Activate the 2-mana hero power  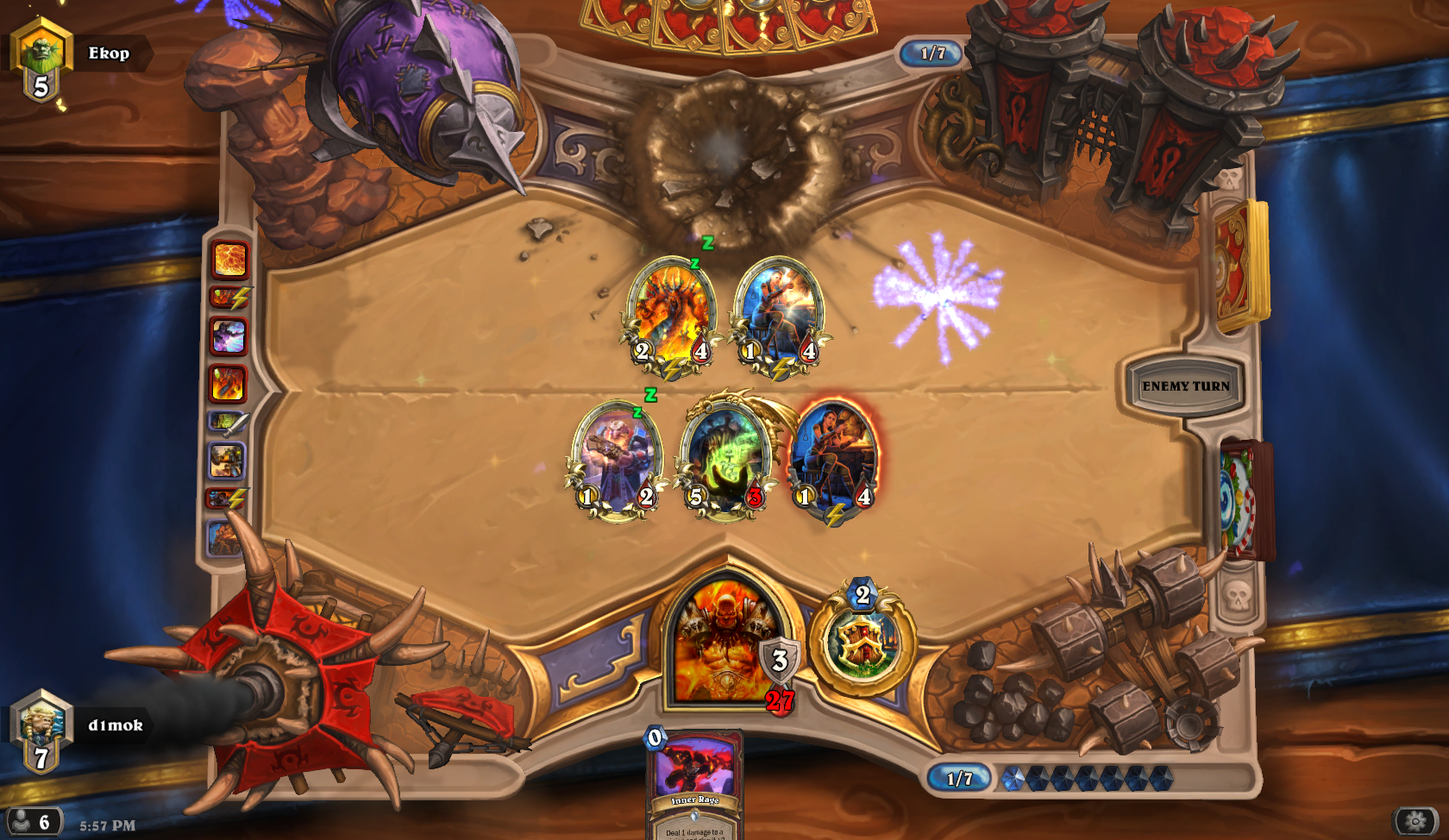tap(862, 643)
